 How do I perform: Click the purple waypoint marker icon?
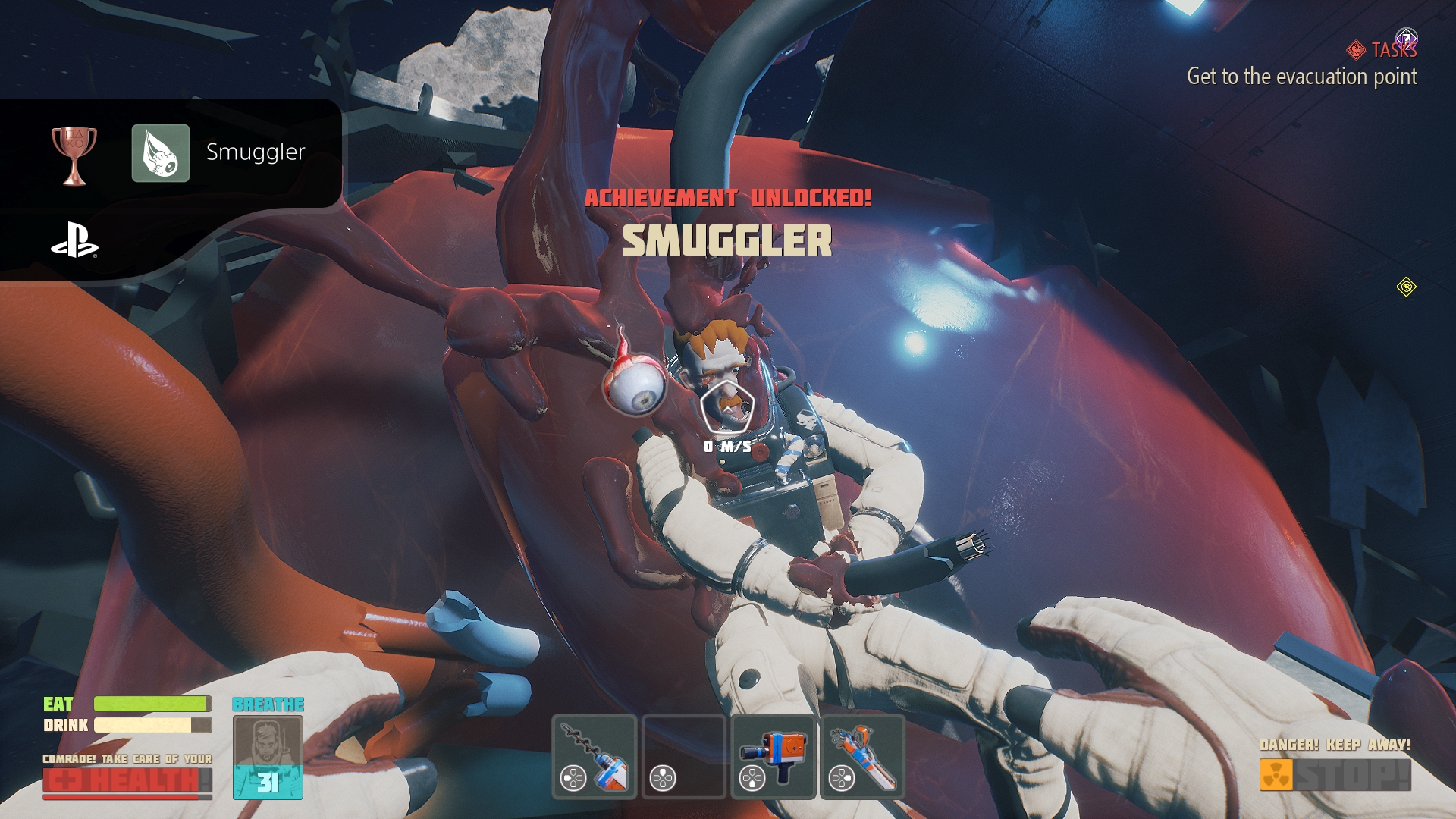coord(1407,38)
